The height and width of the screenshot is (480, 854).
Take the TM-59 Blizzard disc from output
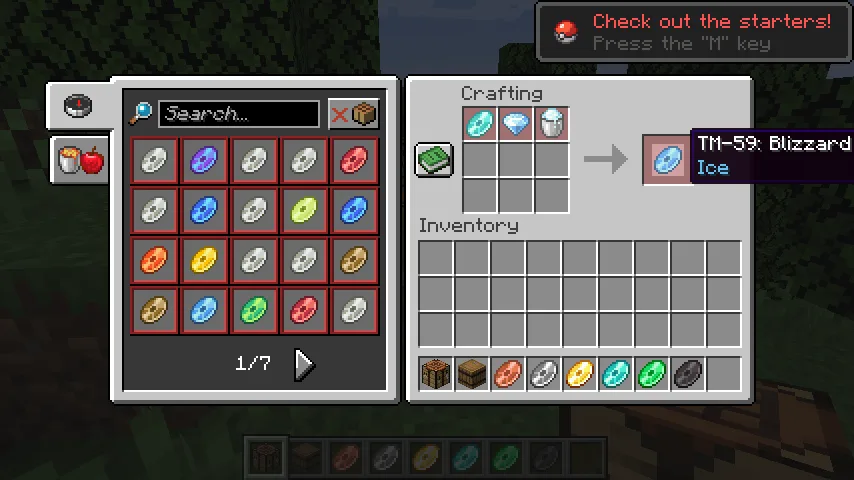(667, 159)
